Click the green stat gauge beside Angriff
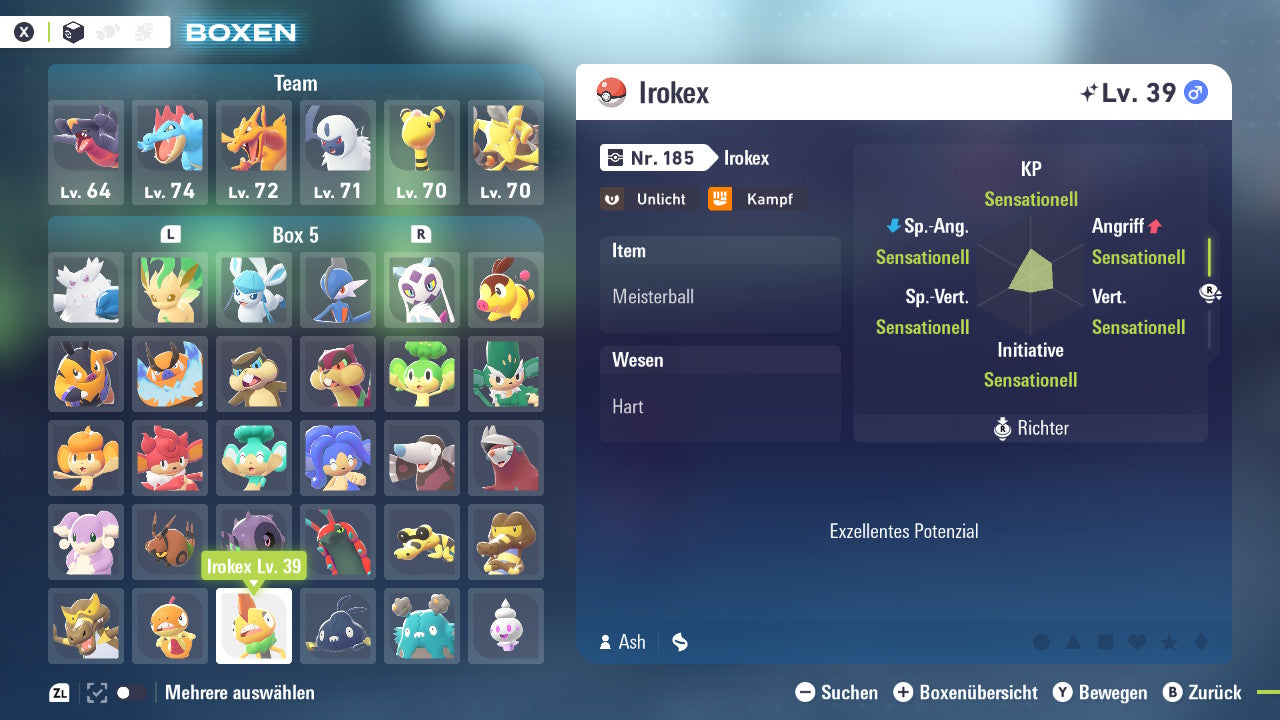Image resolution: width=1280 pixels, height=720 pixels. [x=1208, y=257]
